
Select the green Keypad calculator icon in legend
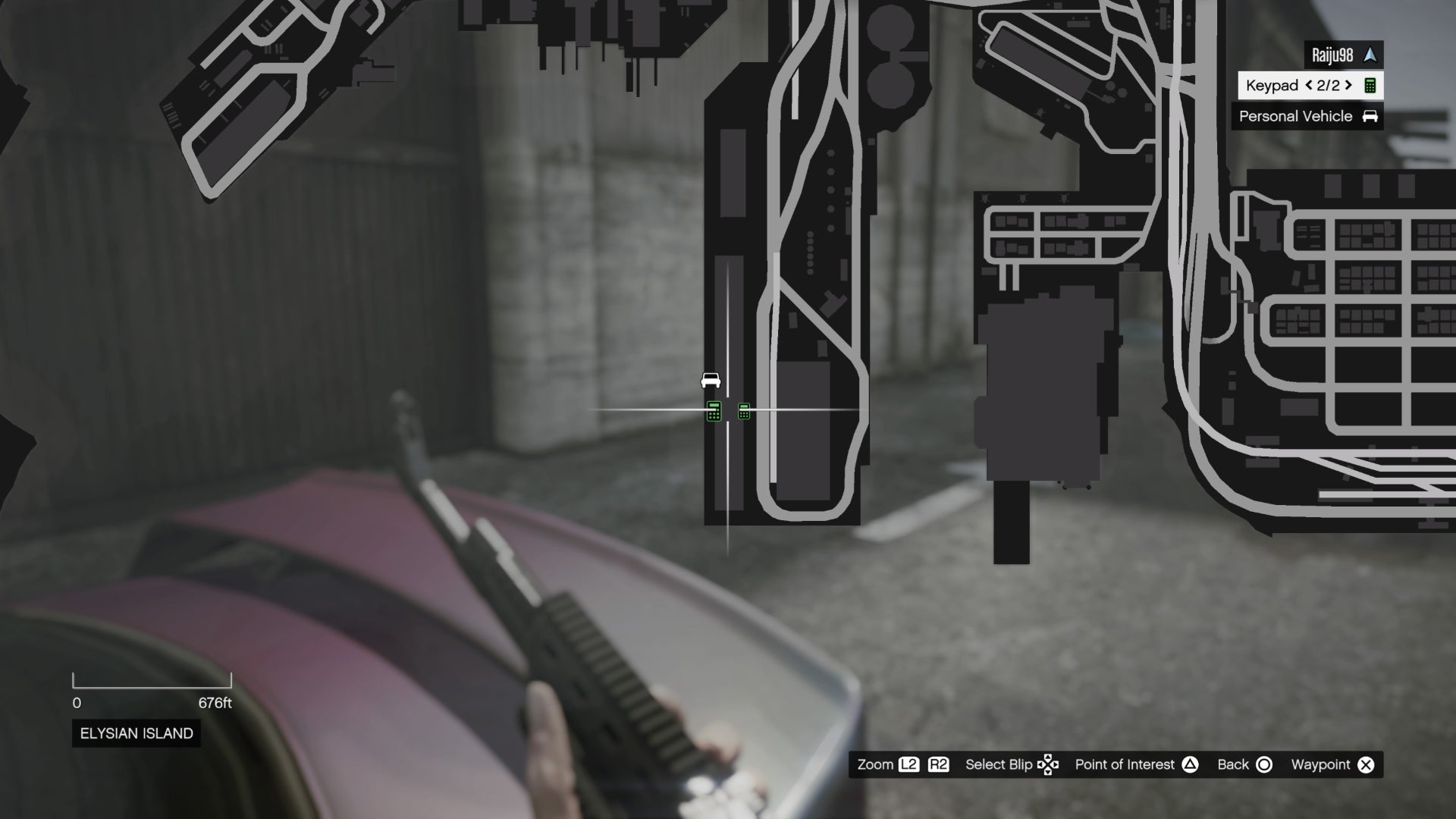click(1370, 85)
